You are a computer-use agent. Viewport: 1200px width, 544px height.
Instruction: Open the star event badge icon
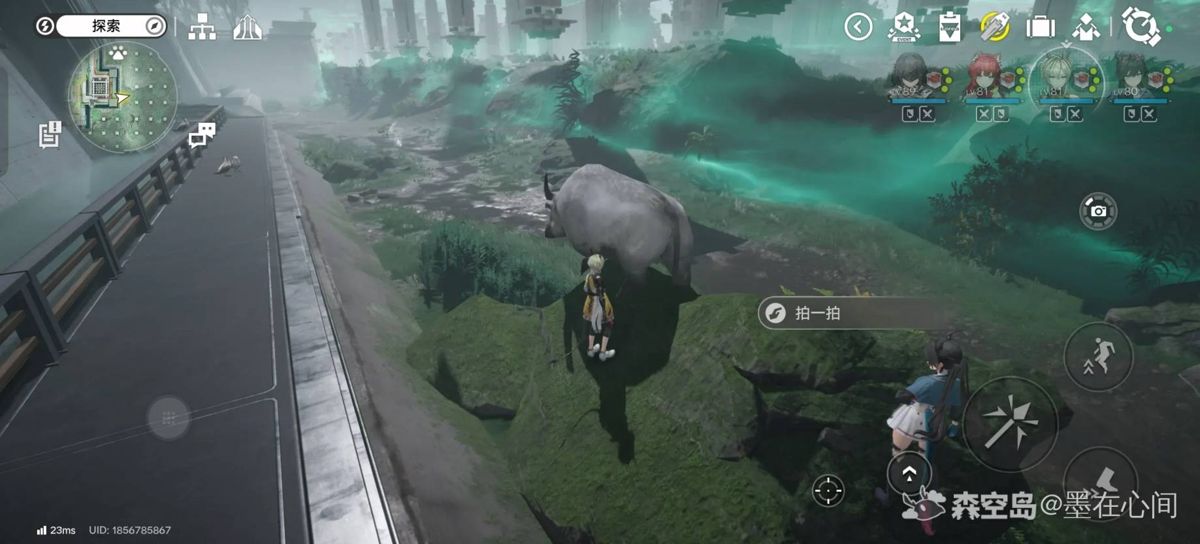(x=903, y=26)
